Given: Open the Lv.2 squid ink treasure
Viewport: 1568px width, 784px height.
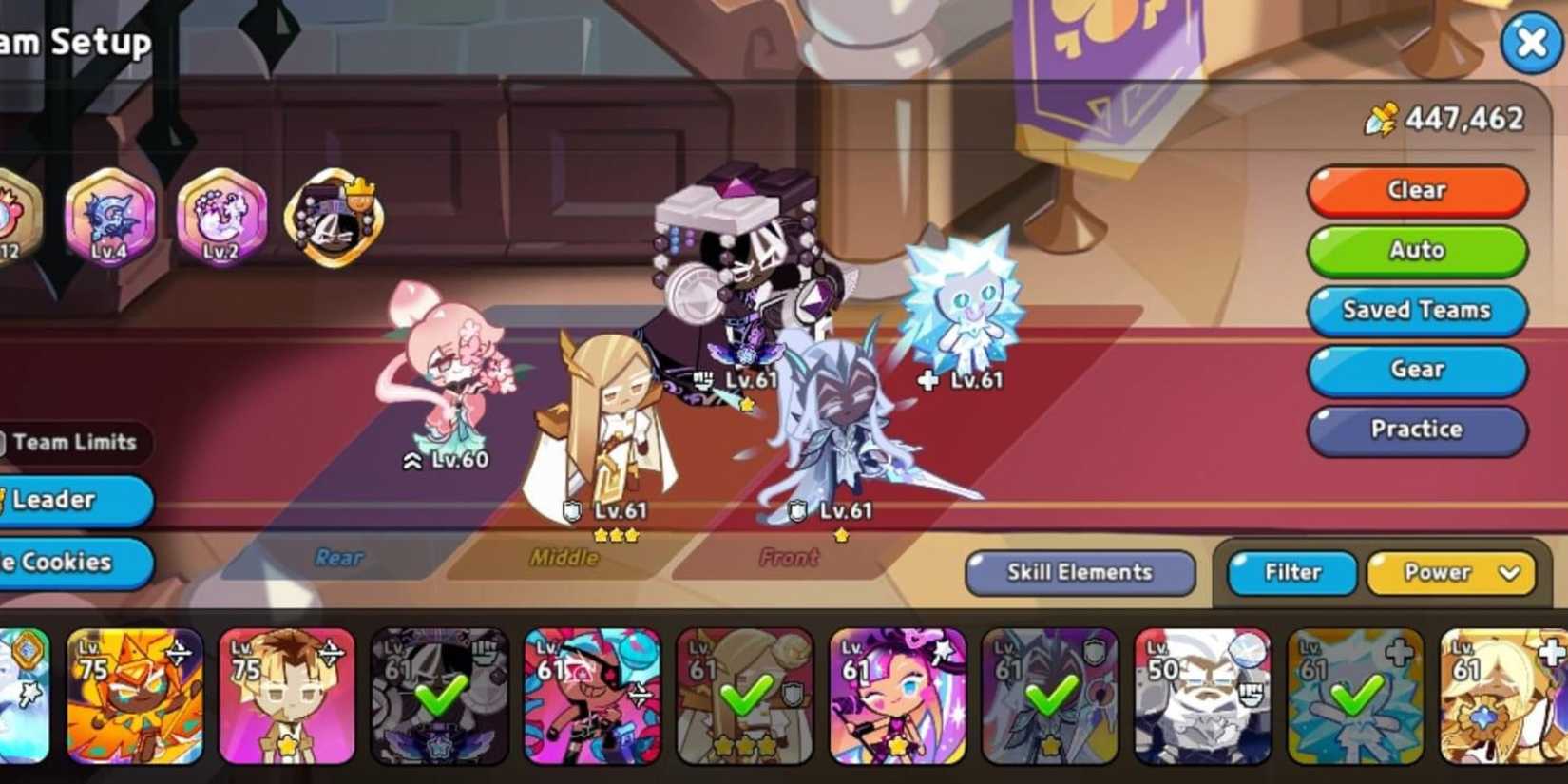Looking at the screenshot, I should coord(220,220).
